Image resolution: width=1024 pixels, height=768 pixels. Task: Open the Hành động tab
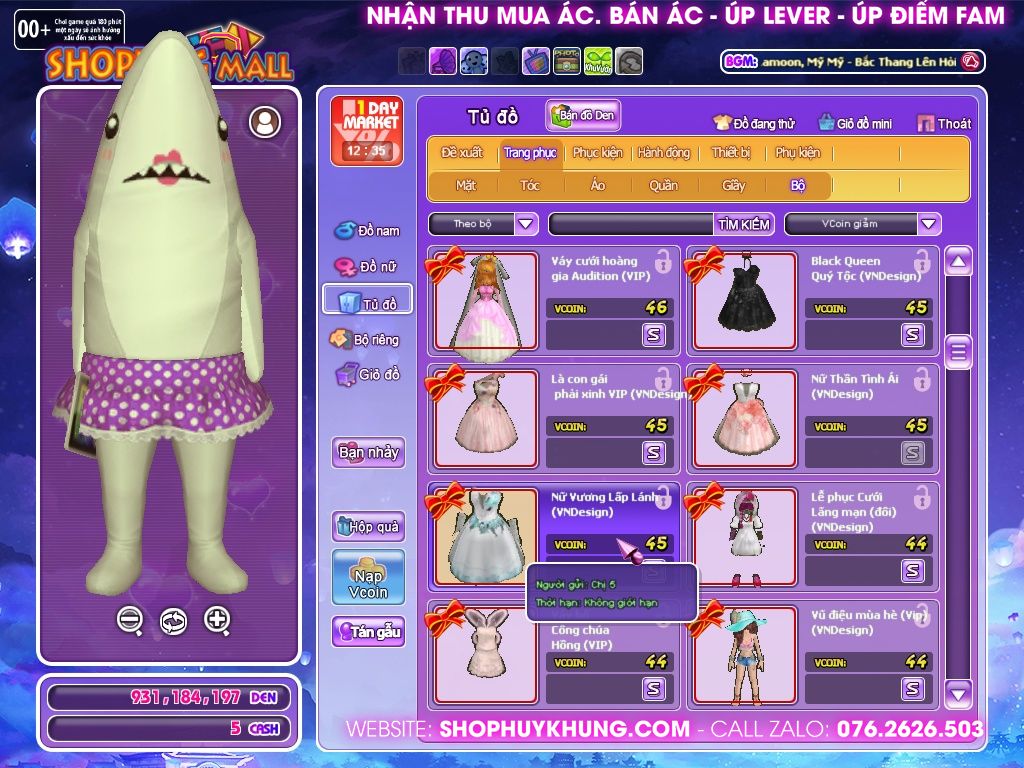[x=664, y=153]
